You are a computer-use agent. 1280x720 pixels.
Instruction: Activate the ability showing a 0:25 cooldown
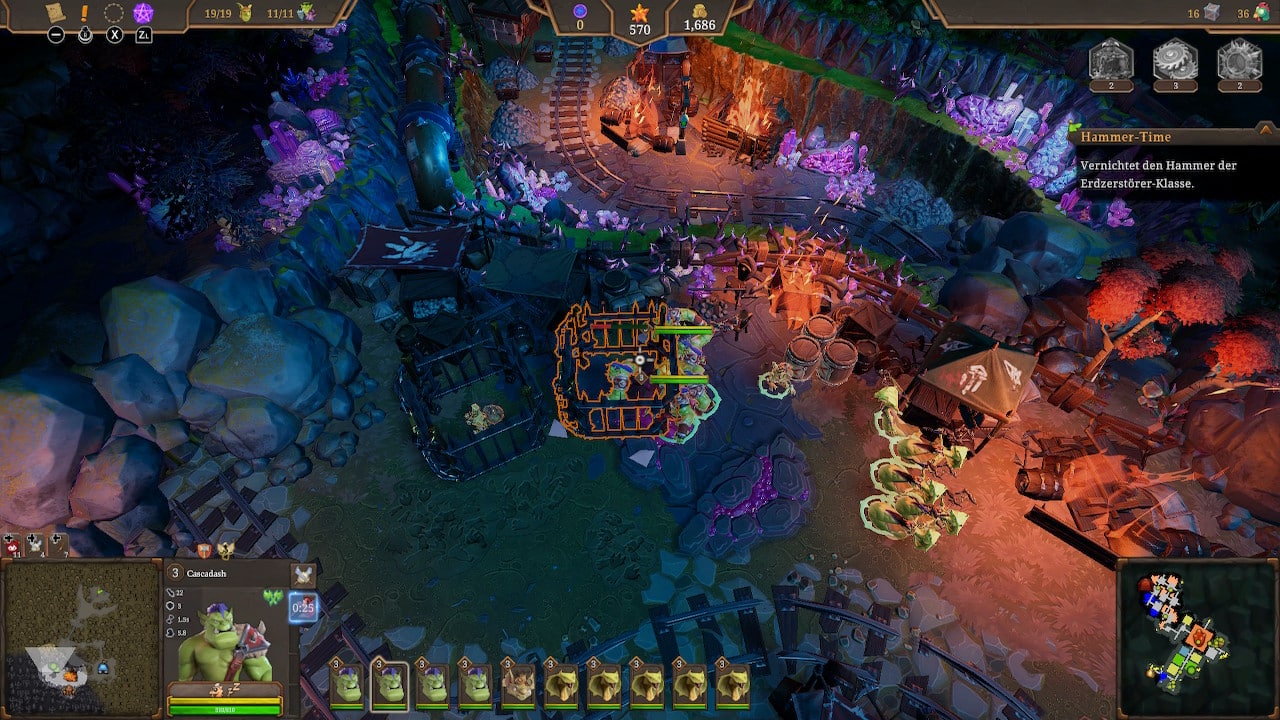click(x=303, y=606)
